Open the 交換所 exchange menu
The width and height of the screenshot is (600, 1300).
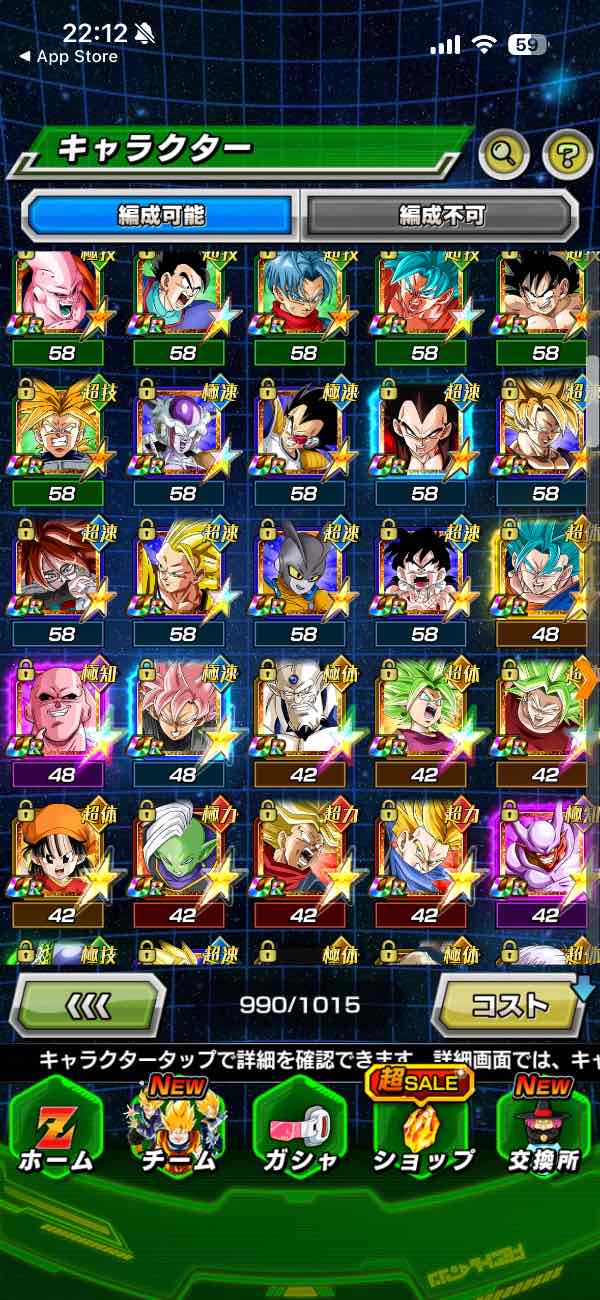[544, 1128]
